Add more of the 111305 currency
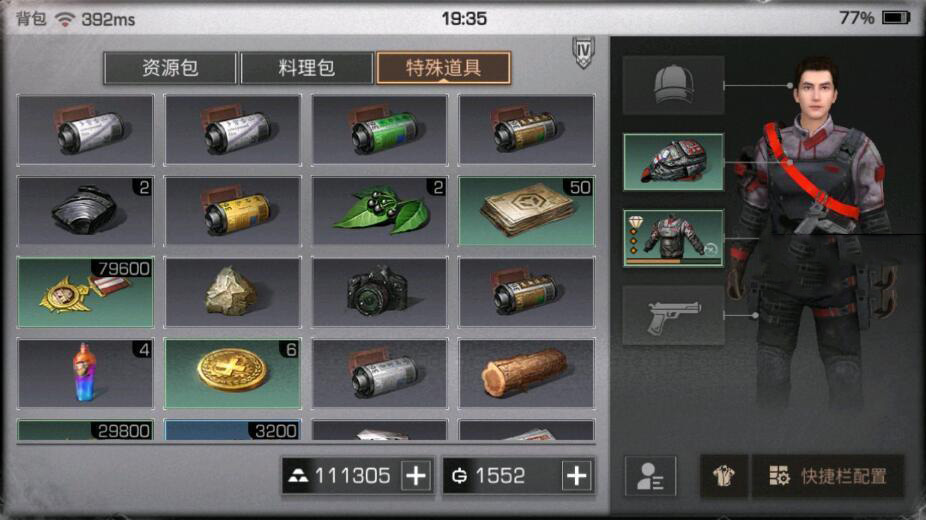Screen dimensions: 926x520 coord(416,476)
